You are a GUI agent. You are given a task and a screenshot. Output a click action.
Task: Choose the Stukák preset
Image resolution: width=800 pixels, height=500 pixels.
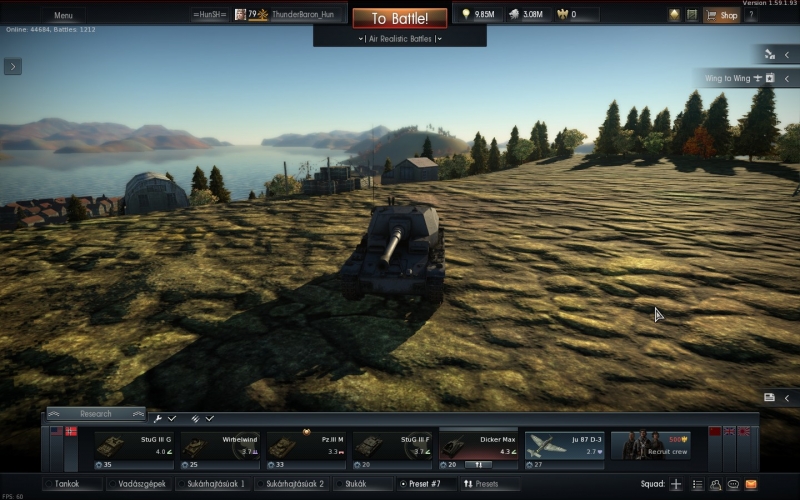355,484
